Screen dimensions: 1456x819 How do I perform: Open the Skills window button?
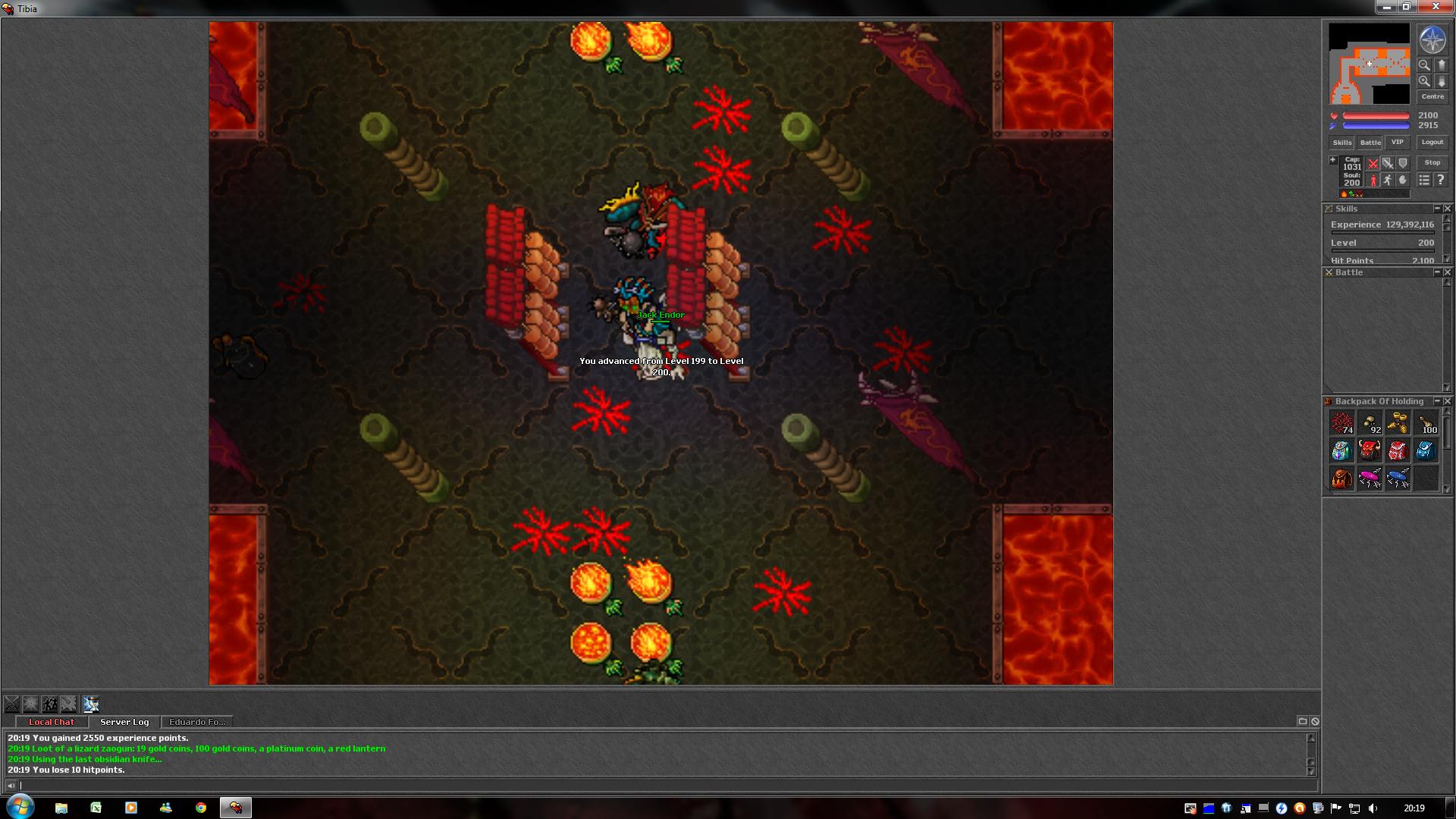[x=1341, y=143]
